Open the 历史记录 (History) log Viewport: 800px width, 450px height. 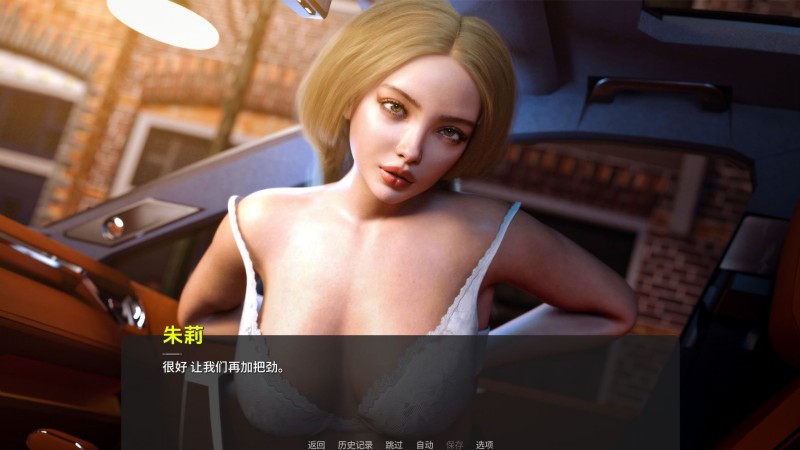click(355, 444)
